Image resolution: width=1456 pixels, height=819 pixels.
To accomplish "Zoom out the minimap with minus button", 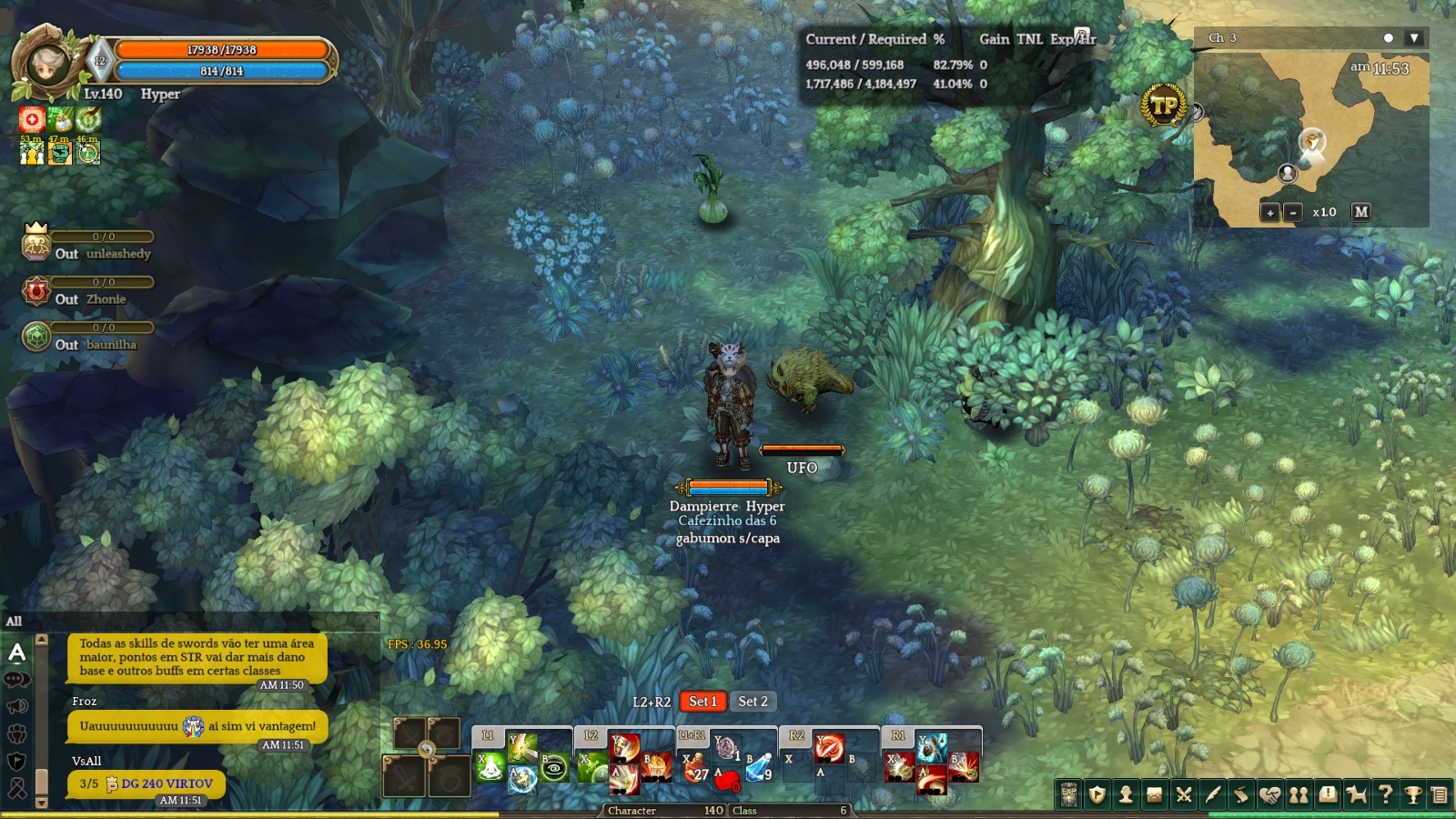I will [x=1293, y=212].
